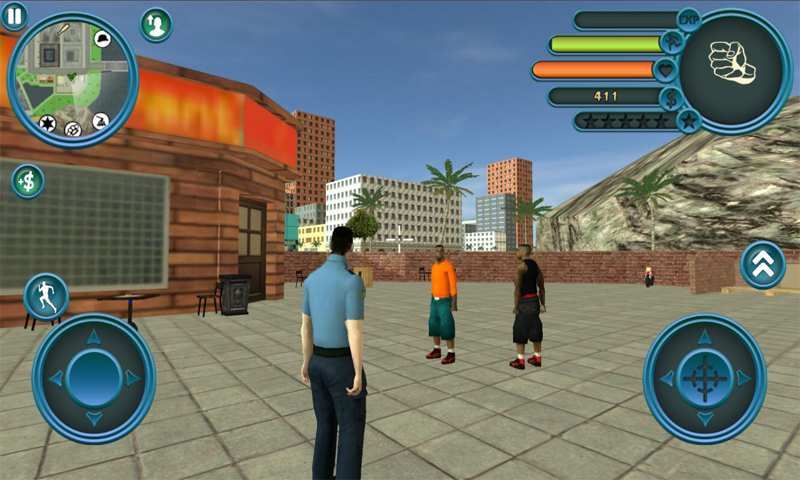This screenshot has width=800, height=480.
Task: Open the character upgrade menu
Action: tap(156, 25)
